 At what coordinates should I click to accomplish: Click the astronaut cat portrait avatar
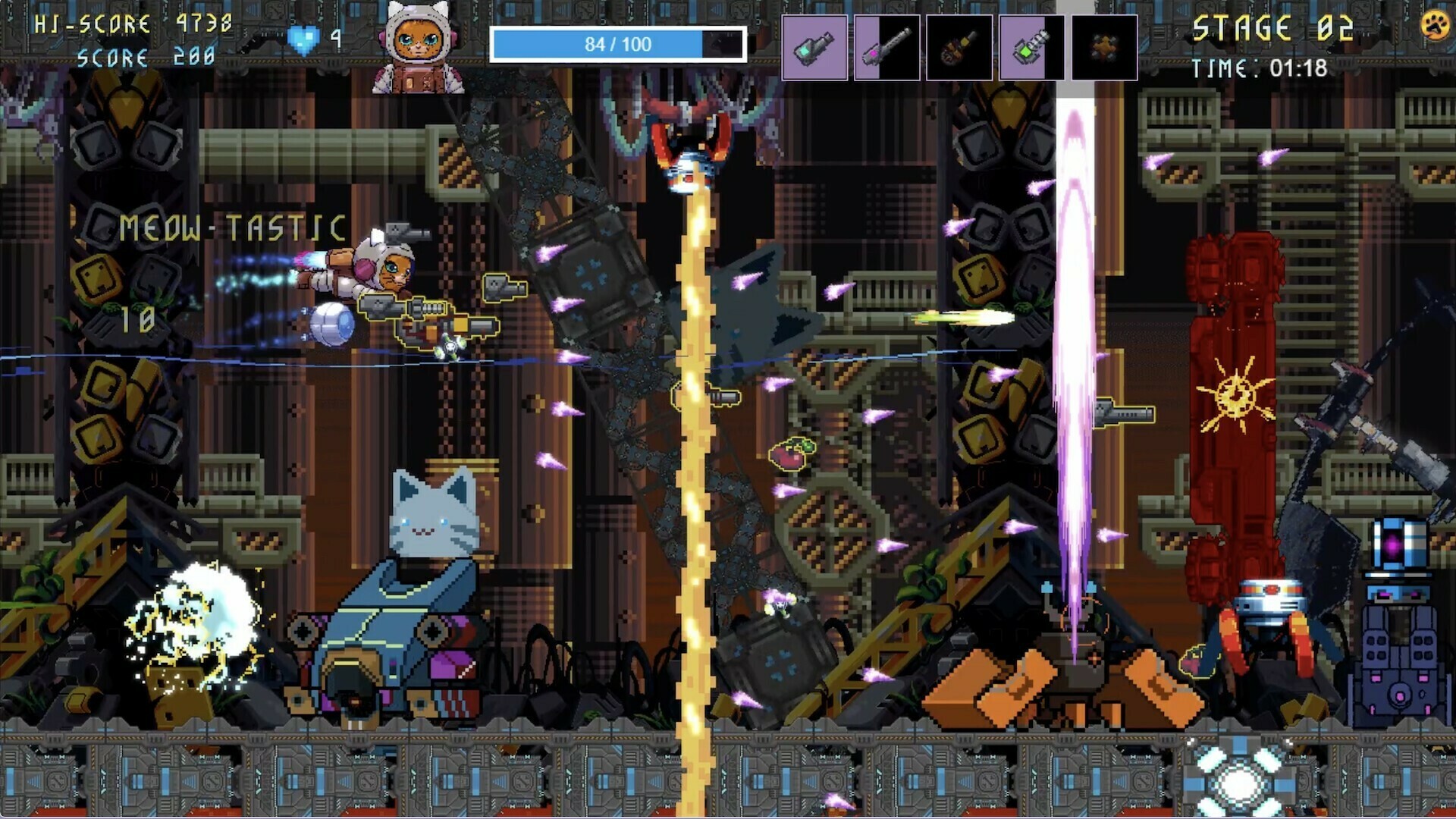416,47
